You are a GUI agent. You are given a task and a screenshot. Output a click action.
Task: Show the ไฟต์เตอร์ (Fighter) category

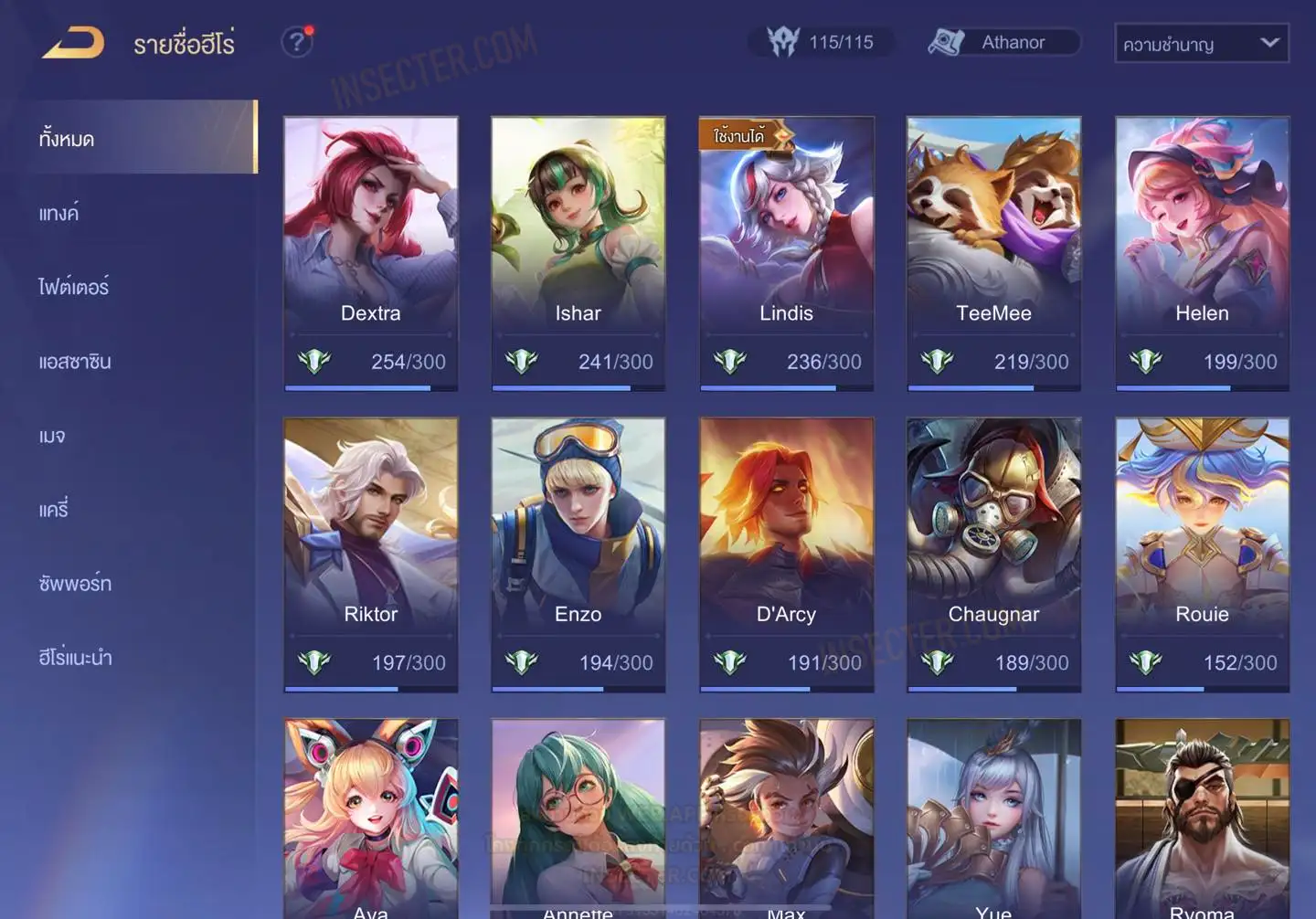point(73,288)
